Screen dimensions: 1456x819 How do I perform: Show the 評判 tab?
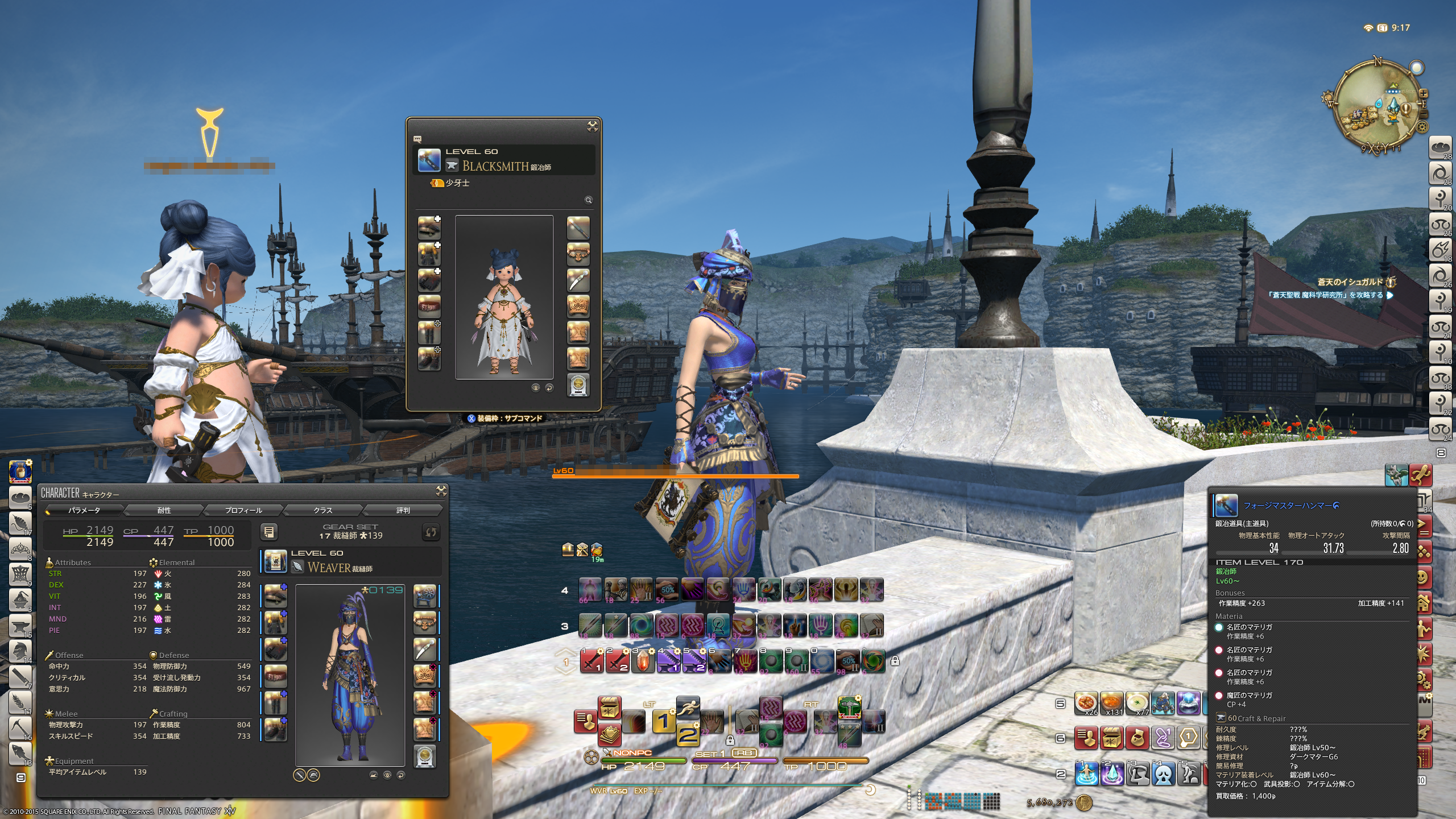403,510
